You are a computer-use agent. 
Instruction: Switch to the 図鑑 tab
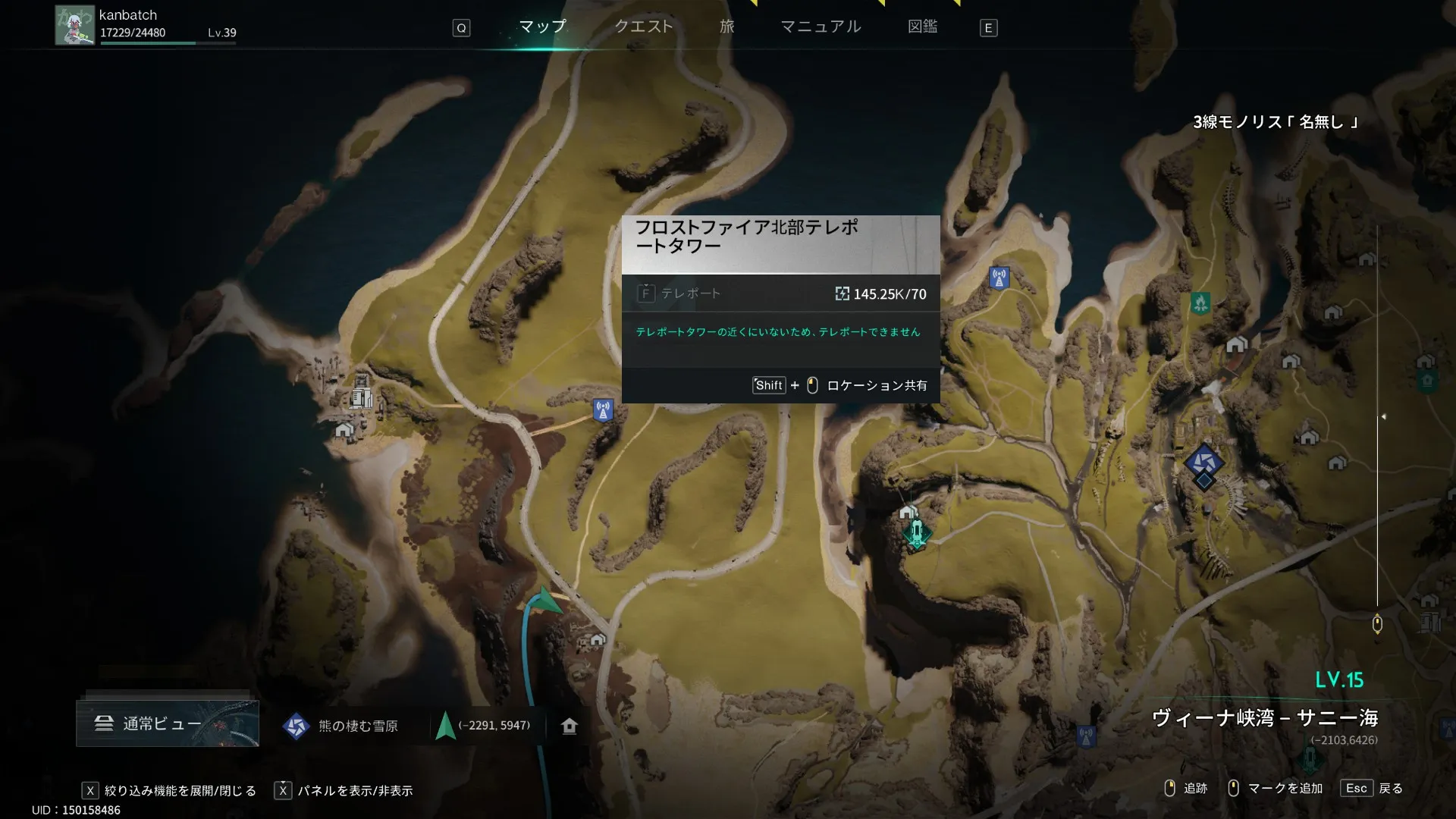[922, 27]
